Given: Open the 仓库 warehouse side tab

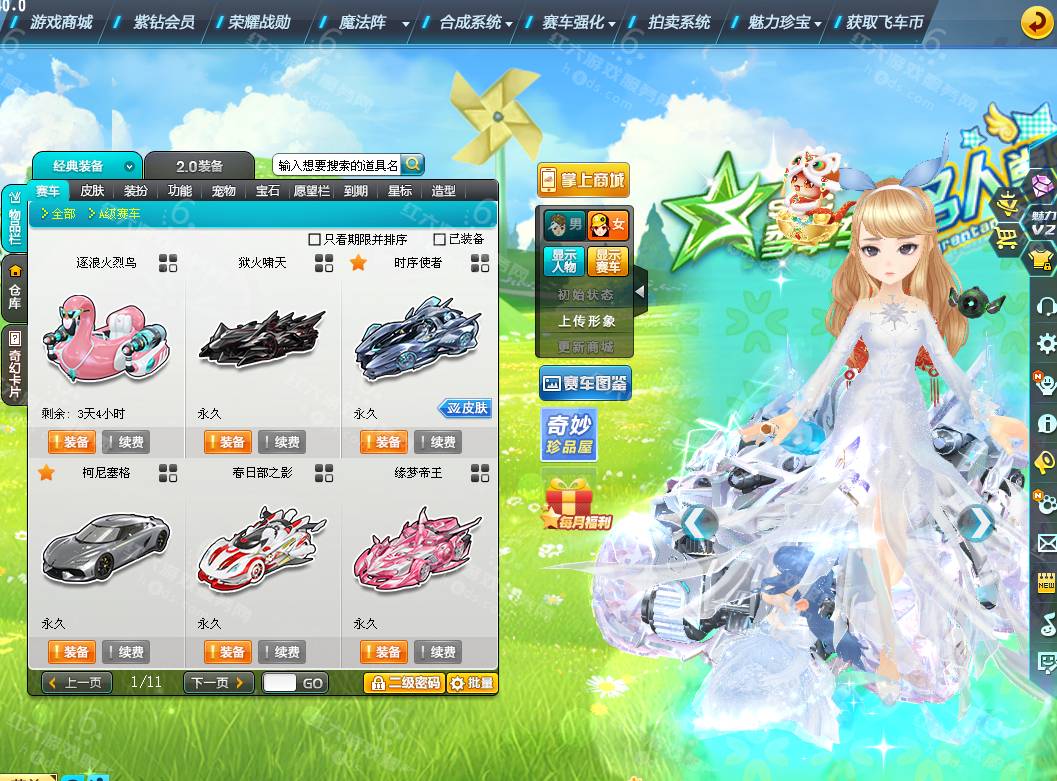Looking at the screenshot, I should pyautogui.click(x=15, y=287).
